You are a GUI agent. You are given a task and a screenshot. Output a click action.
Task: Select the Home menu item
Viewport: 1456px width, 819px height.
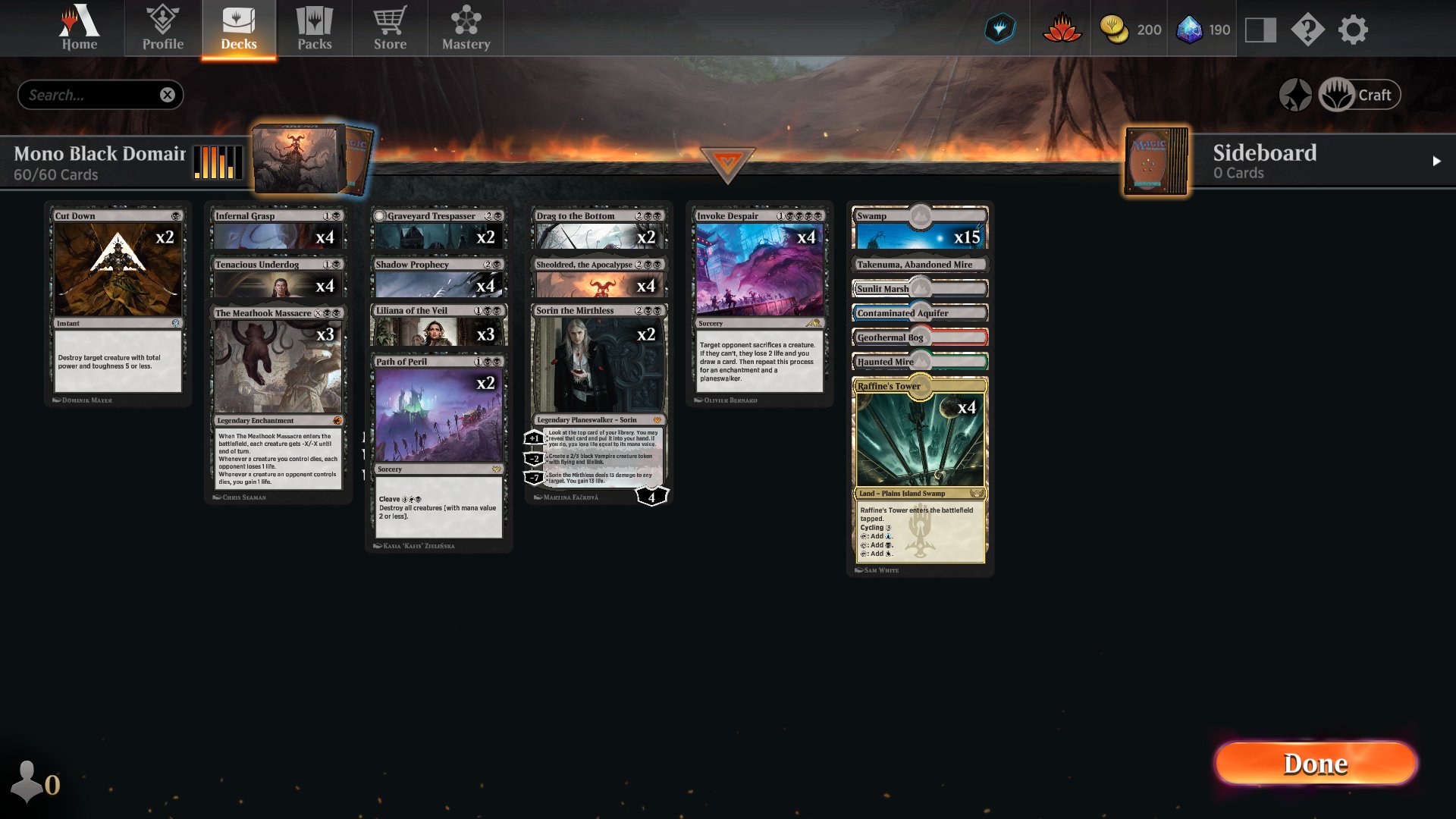[79, 28]
